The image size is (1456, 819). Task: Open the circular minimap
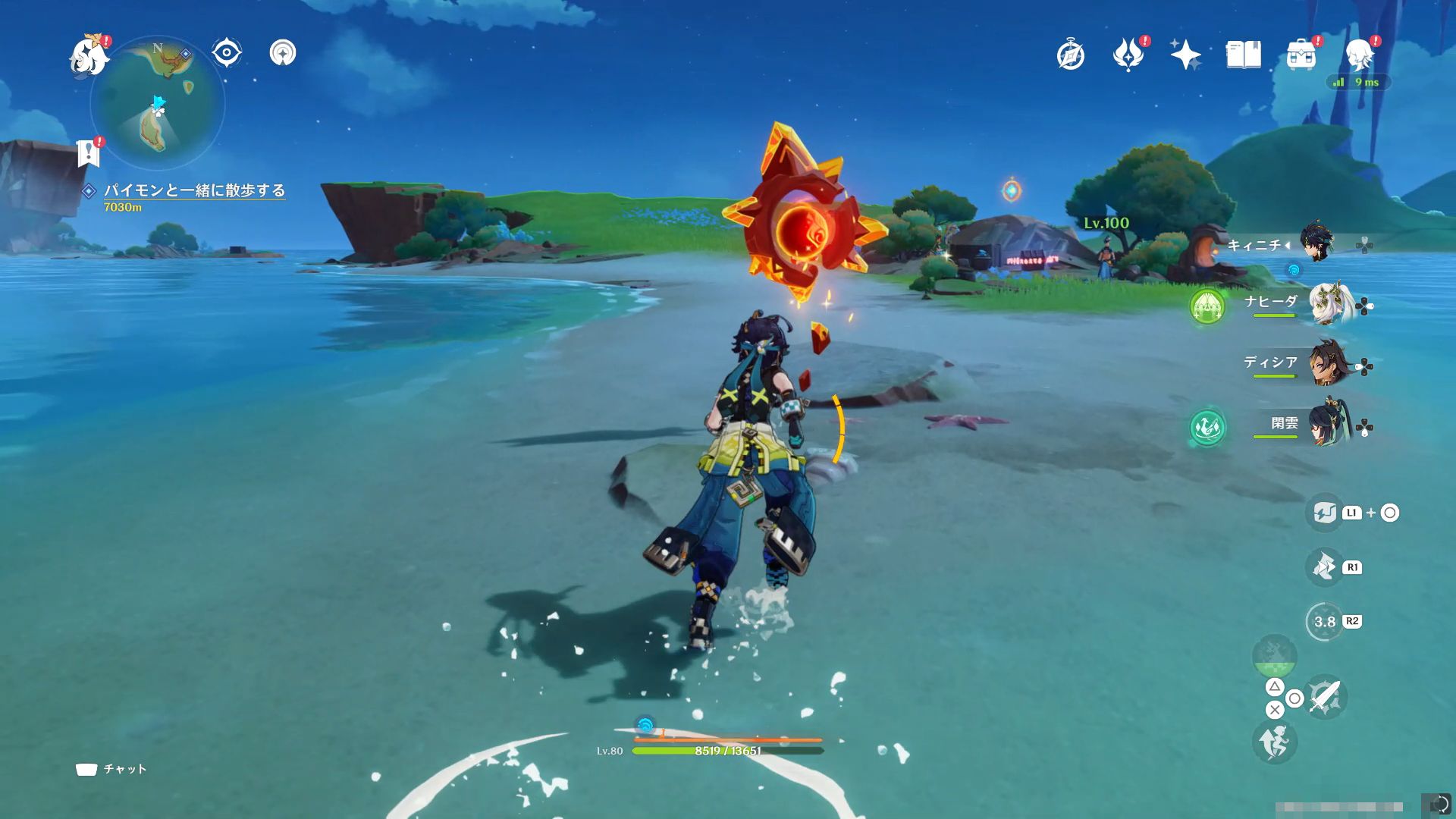point(158,102)
